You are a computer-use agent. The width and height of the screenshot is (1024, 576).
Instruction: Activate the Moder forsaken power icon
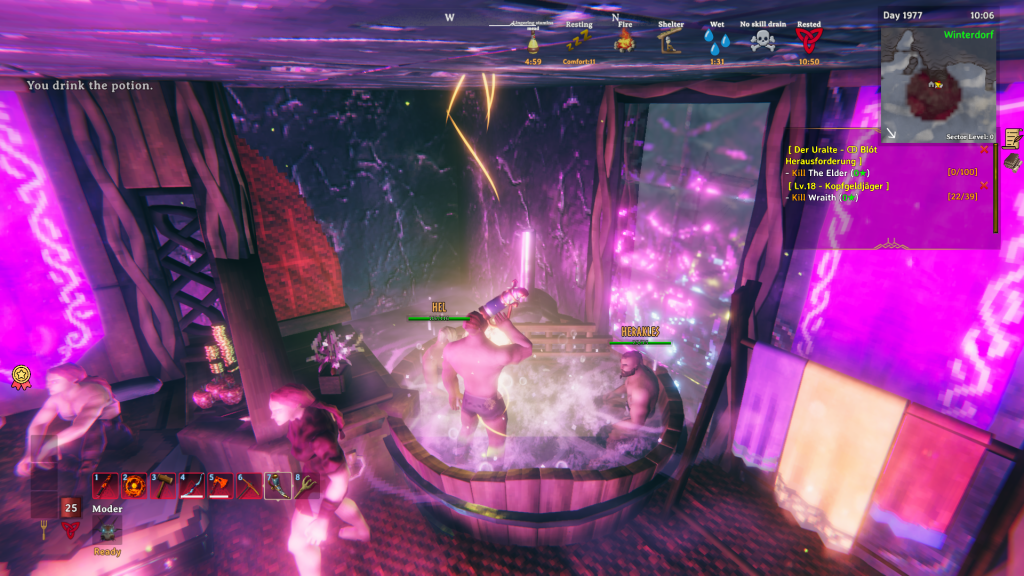click(x=107, y=529)
